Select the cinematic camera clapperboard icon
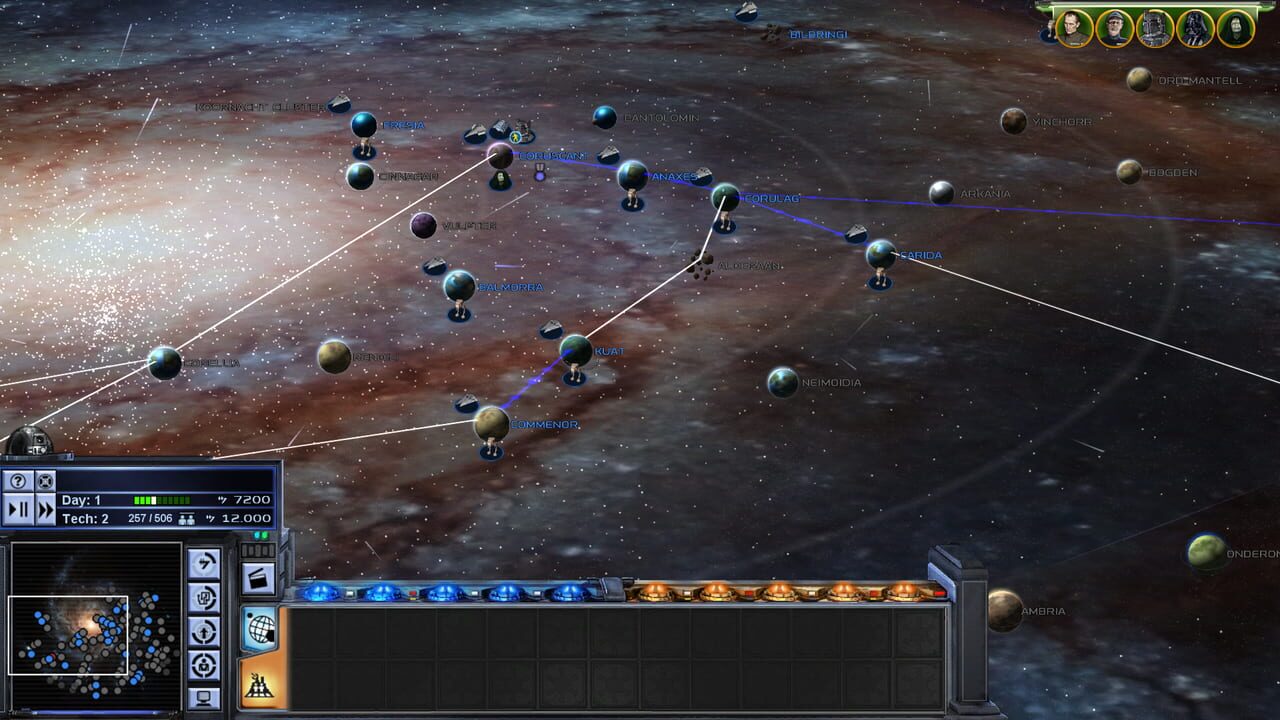This screenshot has height=720, width=1280. 257,577
